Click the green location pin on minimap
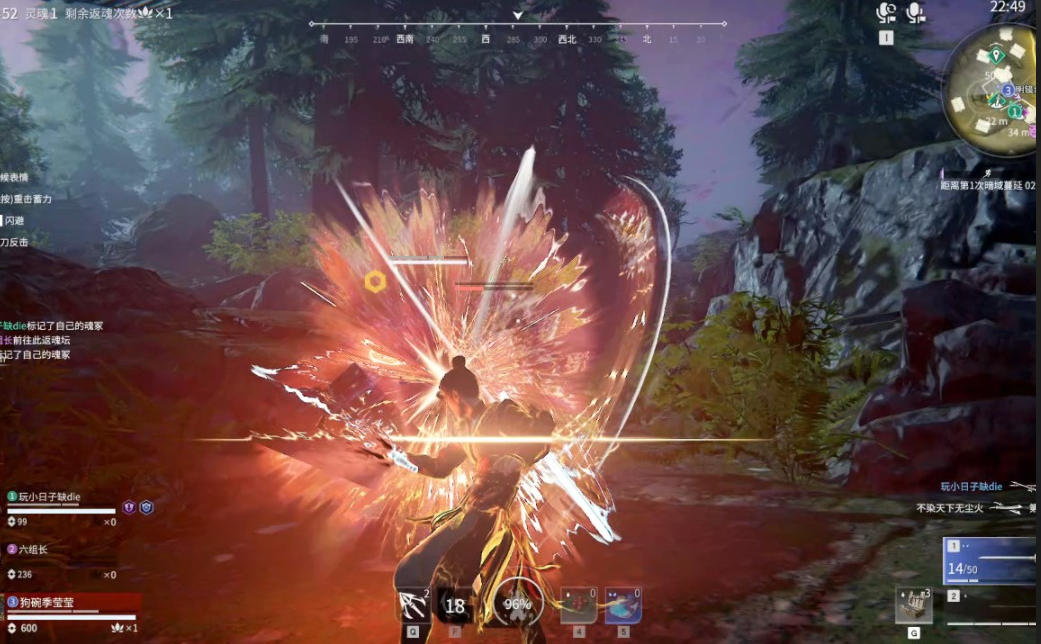1041x644 pixels. pos(996,55)
